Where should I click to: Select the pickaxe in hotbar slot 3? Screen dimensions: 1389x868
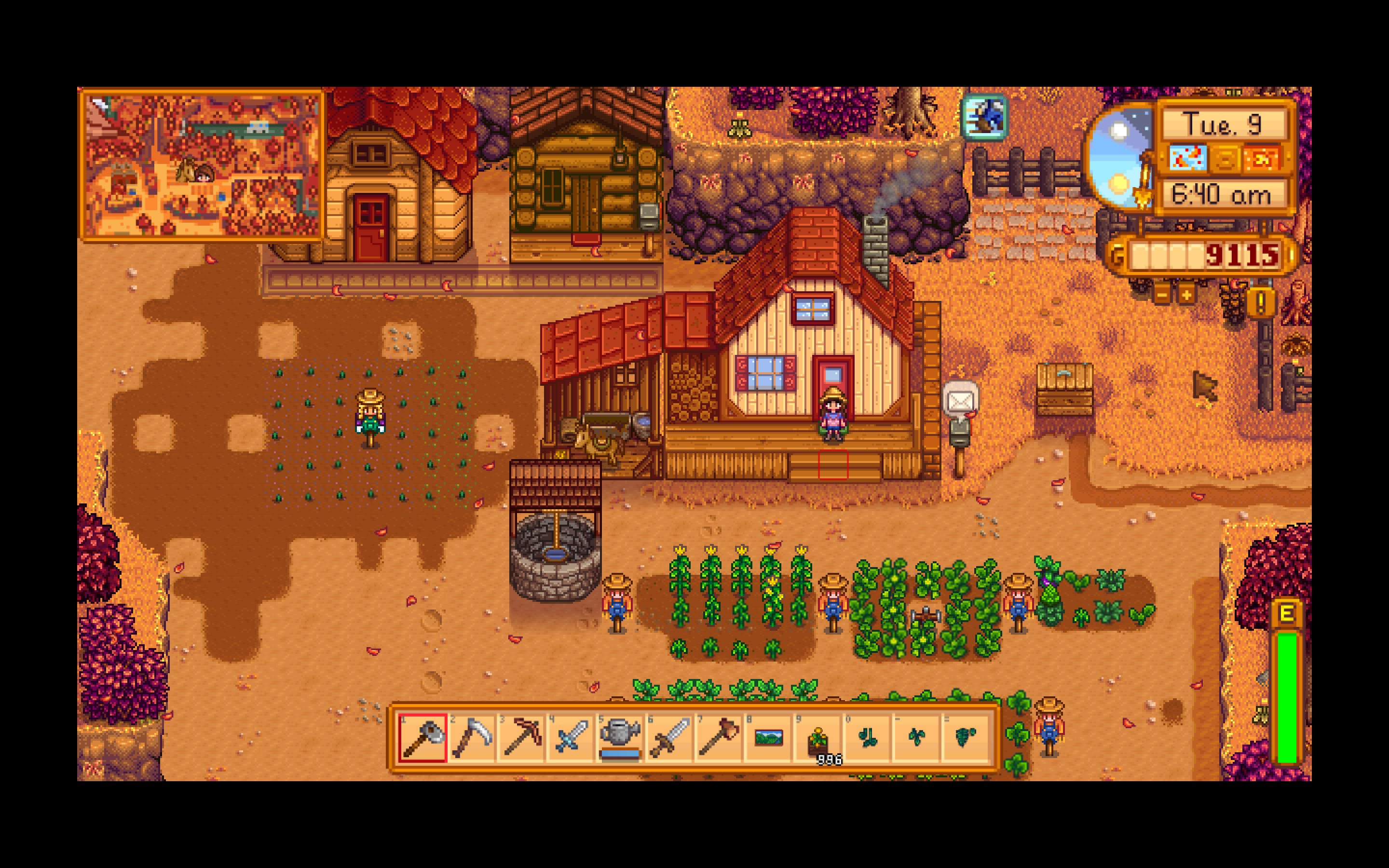pyautogui.click(x=521, y=739)
